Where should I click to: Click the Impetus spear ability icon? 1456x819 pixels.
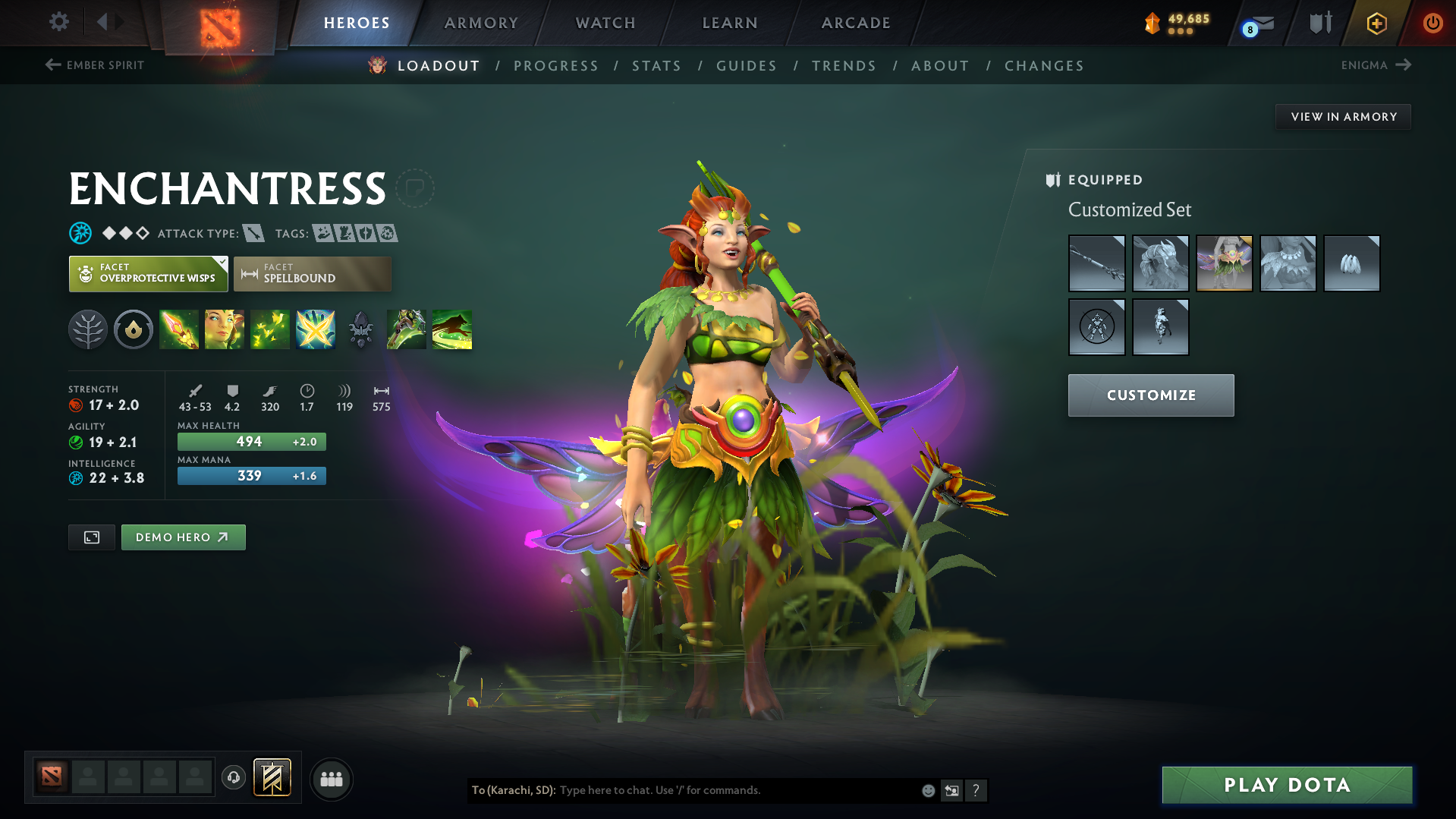(179, 329)
